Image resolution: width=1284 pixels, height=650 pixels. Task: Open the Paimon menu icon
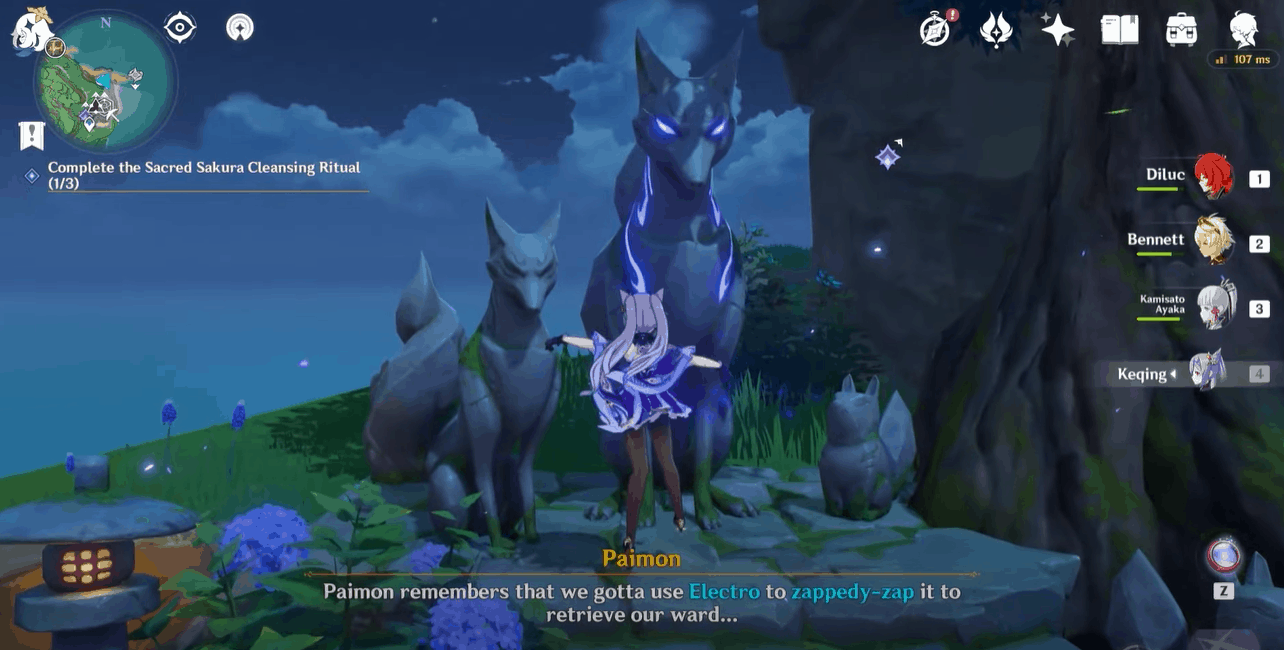tap(30, 30)
